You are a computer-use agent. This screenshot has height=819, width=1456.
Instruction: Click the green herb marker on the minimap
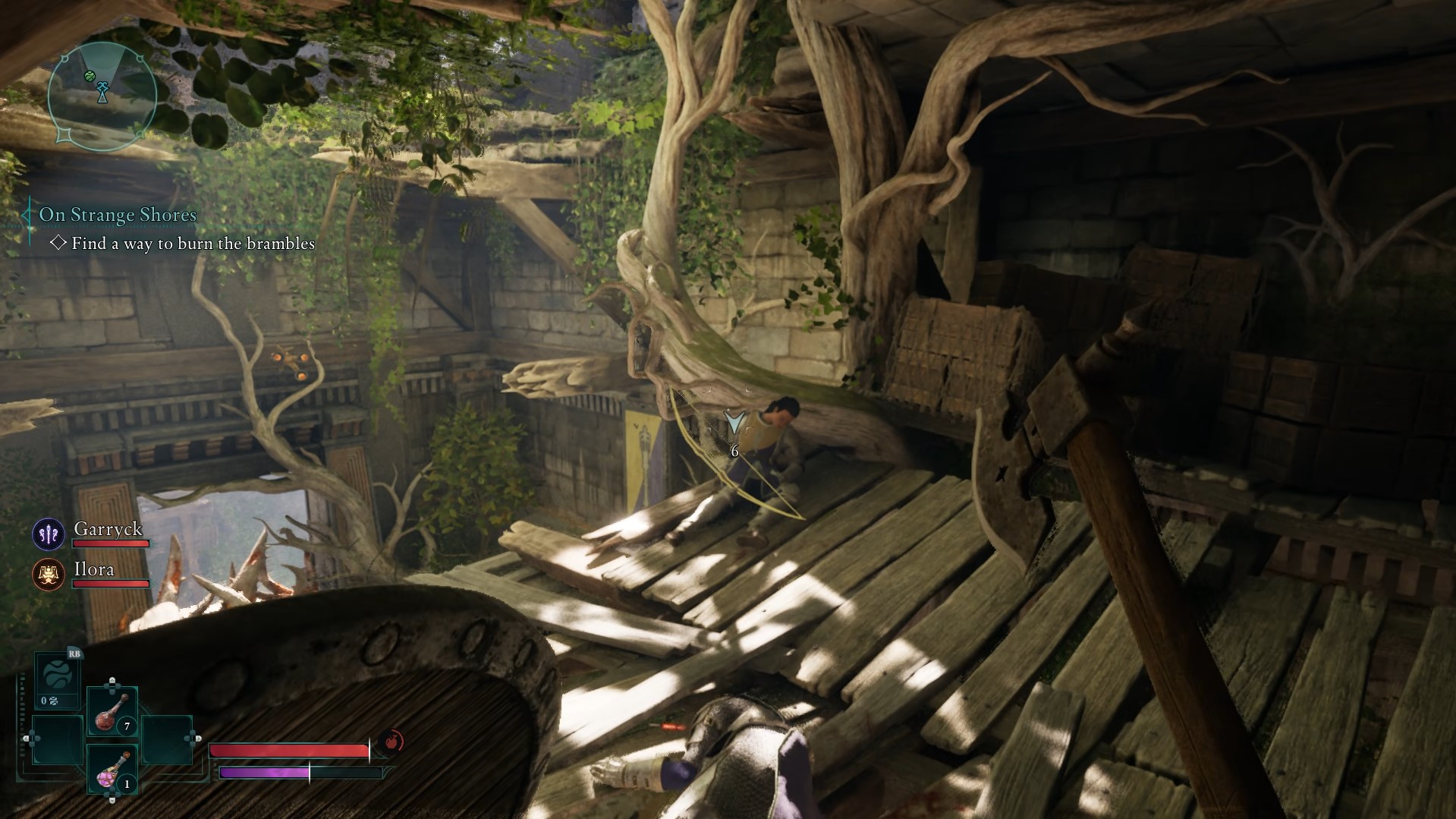90,76
